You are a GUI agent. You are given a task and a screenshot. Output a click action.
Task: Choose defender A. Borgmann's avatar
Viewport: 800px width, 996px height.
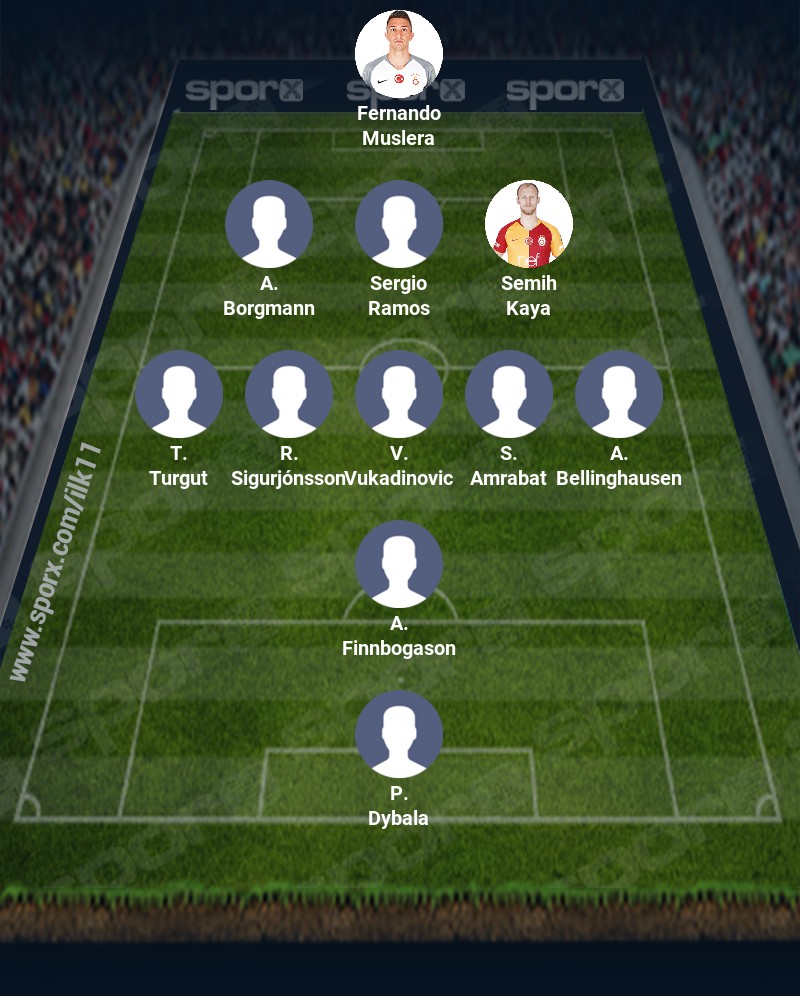pos(269,224)
